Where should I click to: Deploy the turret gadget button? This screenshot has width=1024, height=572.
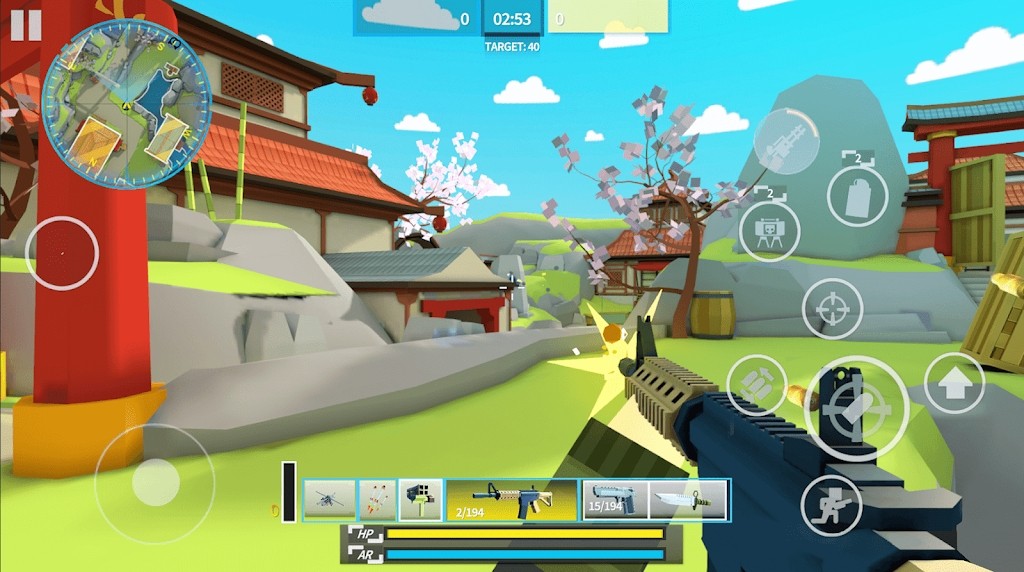point(769,231)
